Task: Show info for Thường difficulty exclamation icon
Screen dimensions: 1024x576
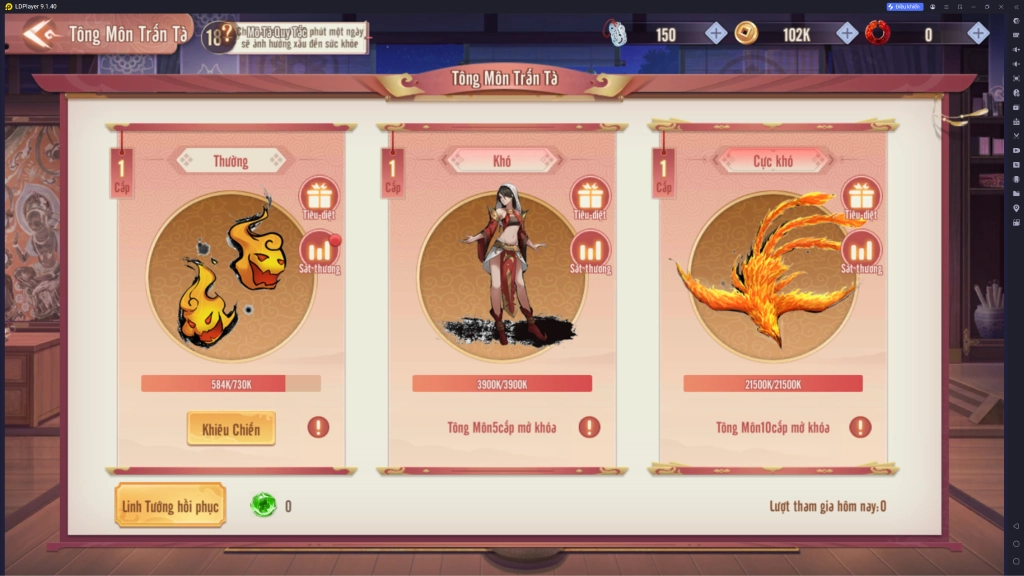Action: point(318,427)
